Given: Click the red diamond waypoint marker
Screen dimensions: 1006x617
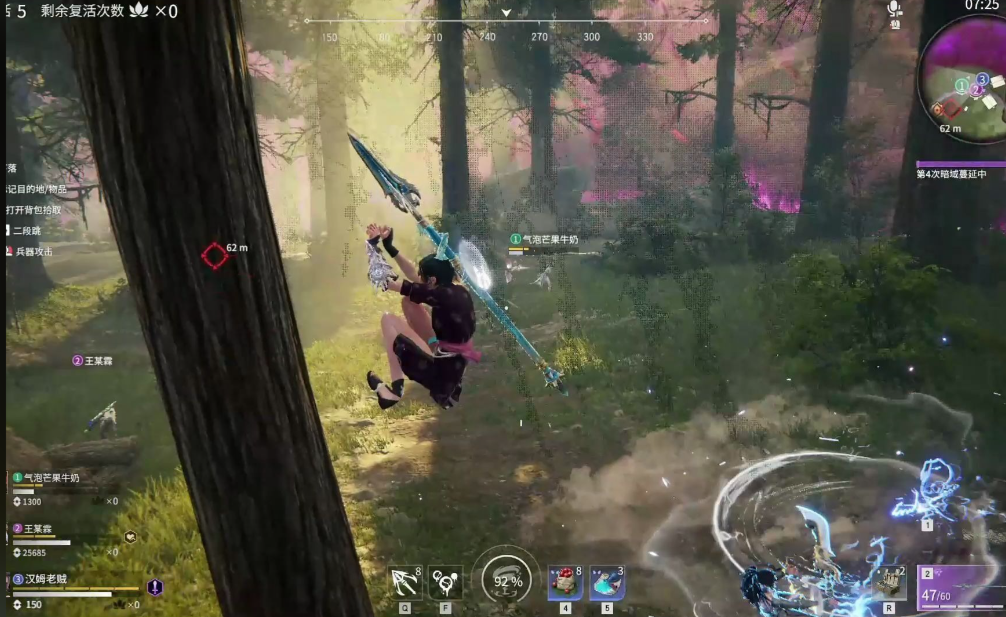Looking at the screenshot, I should [214, 256].
